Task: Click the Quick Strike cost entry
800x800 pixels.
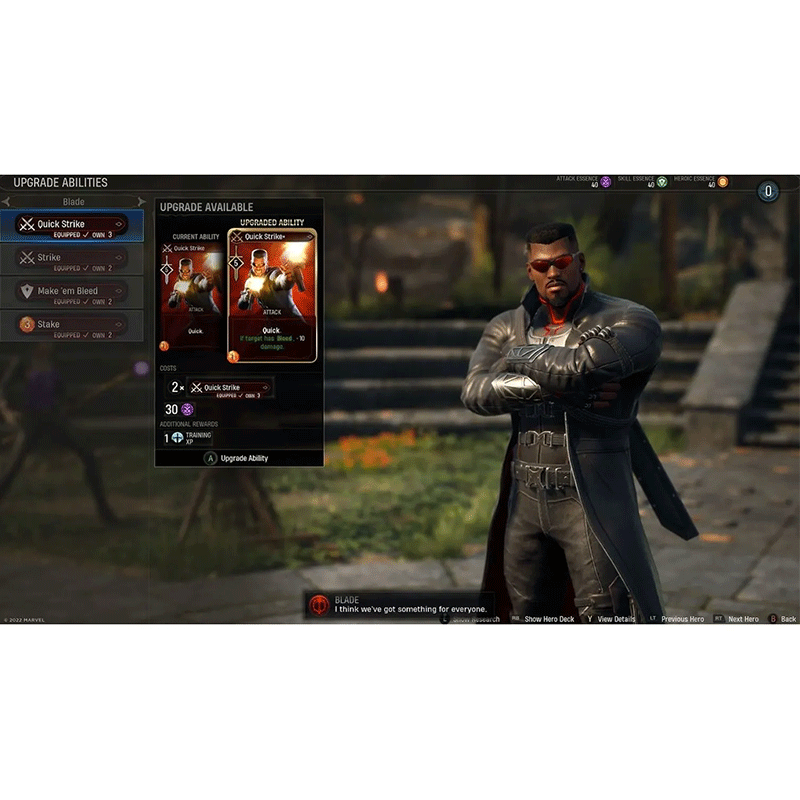Action: (230, 388)
